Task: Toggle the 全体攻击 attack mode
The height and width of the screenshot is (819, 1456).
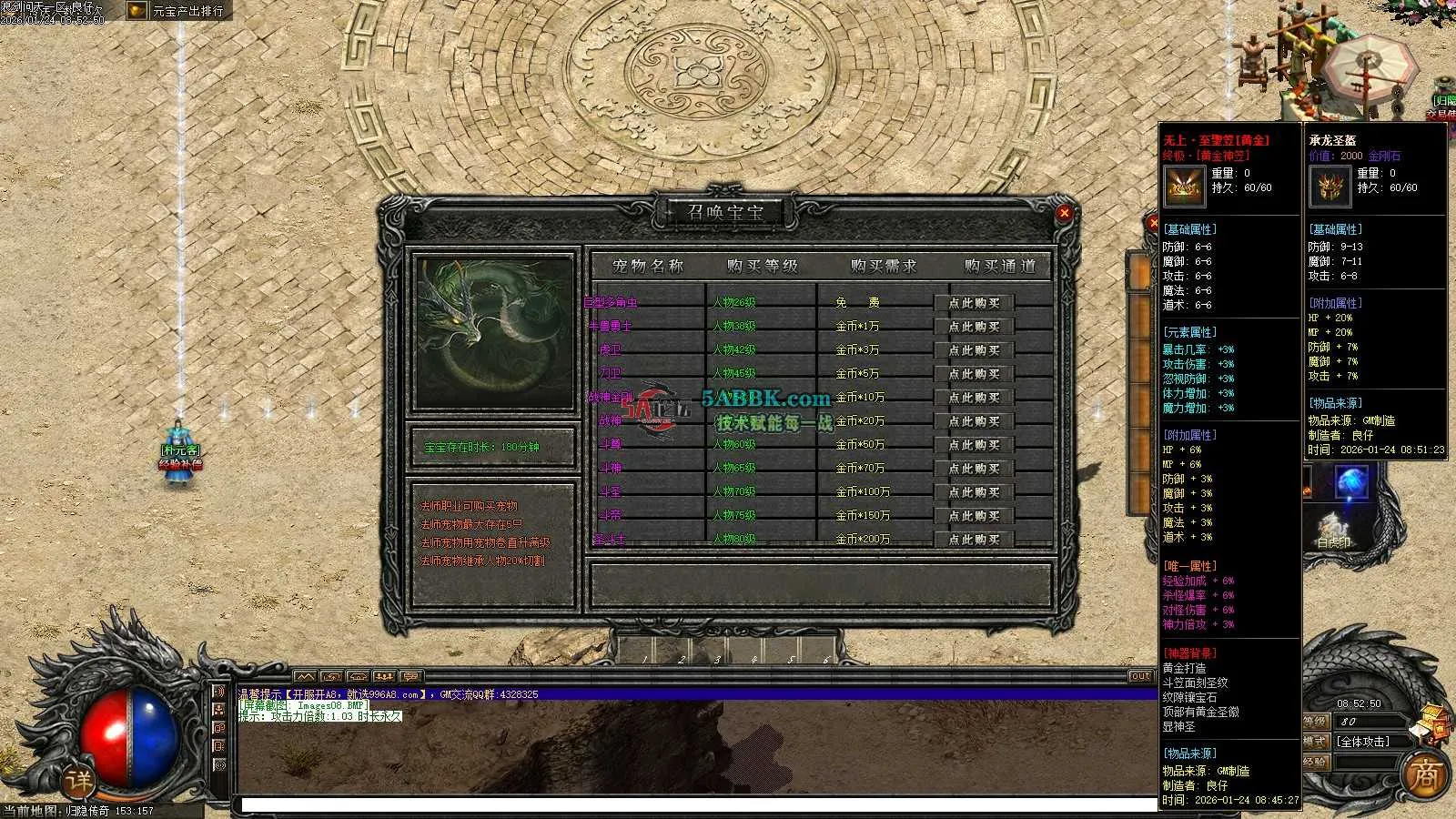Action: 1362,742
